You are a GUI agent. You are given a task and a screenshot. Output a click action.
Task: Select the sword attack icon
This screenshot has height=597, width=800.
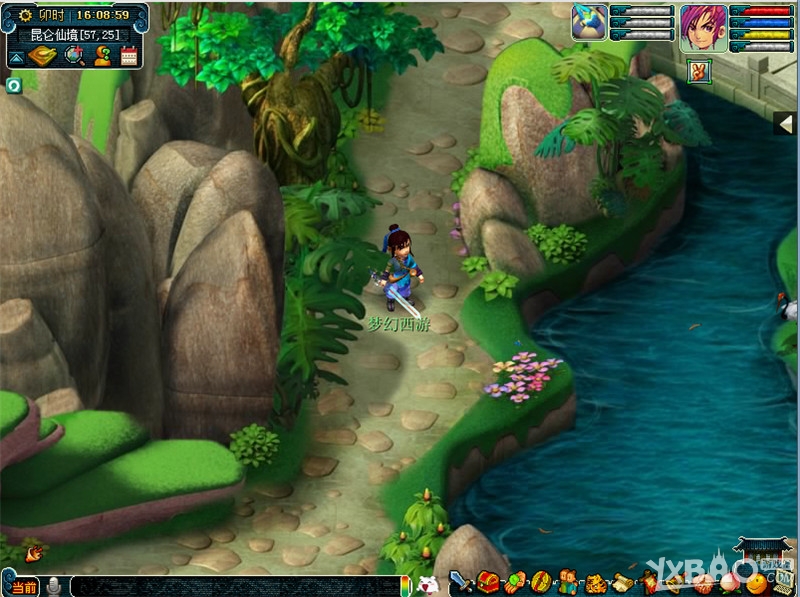click(461, 581)
